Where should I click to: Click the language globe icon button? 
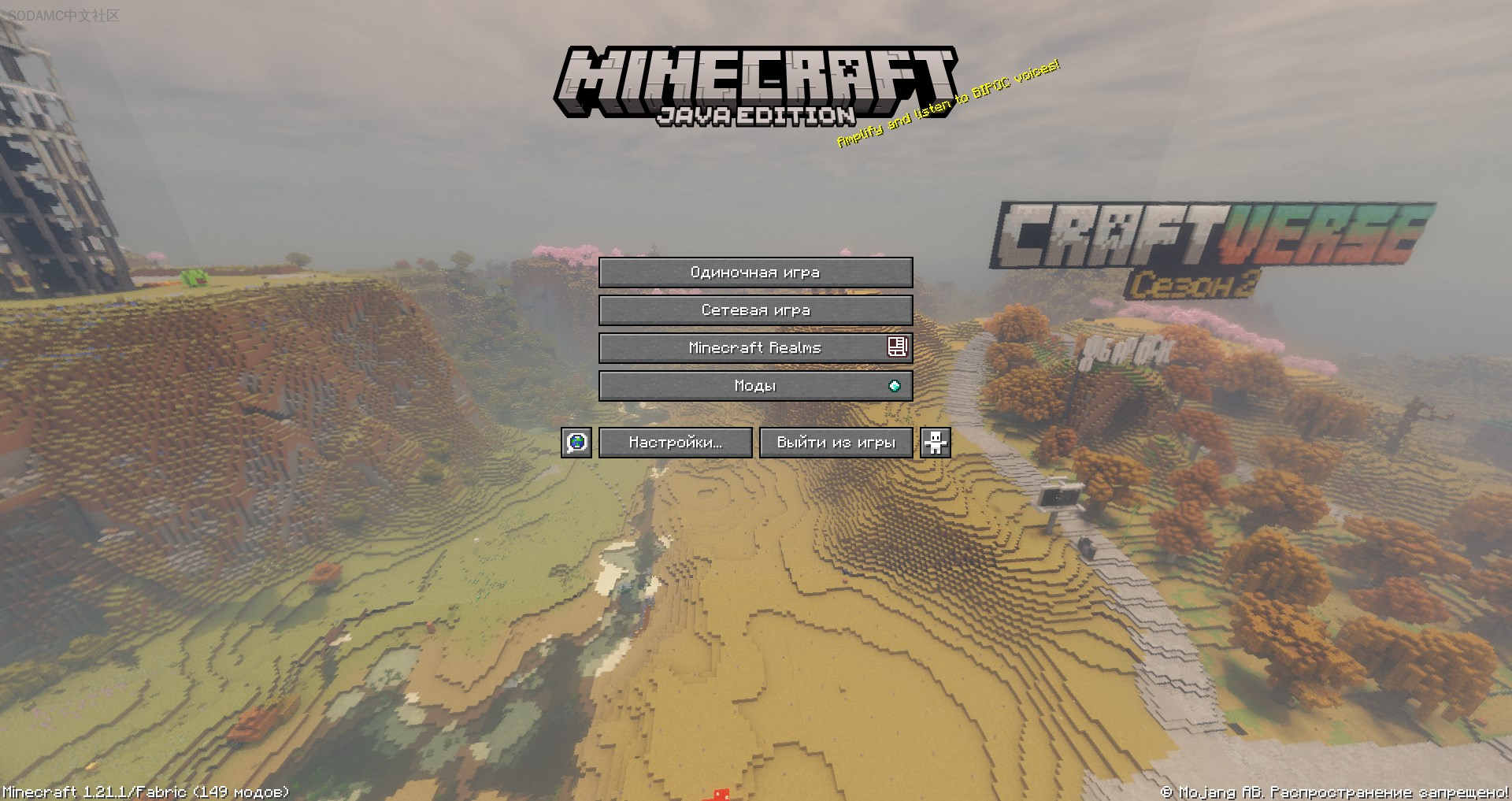pos(576,443)
